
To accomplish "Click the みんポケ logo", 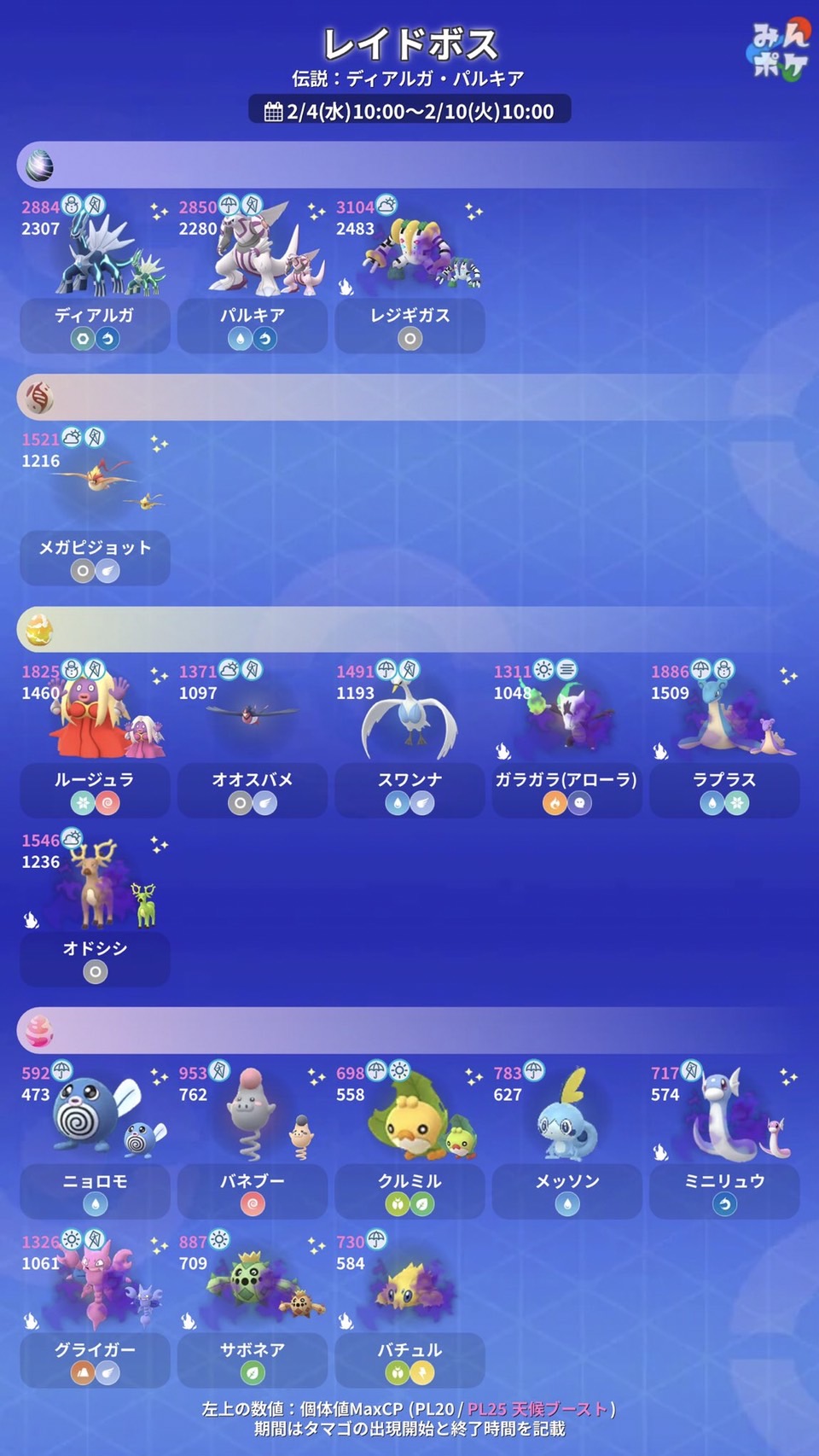I will click(x=778, y=51).
